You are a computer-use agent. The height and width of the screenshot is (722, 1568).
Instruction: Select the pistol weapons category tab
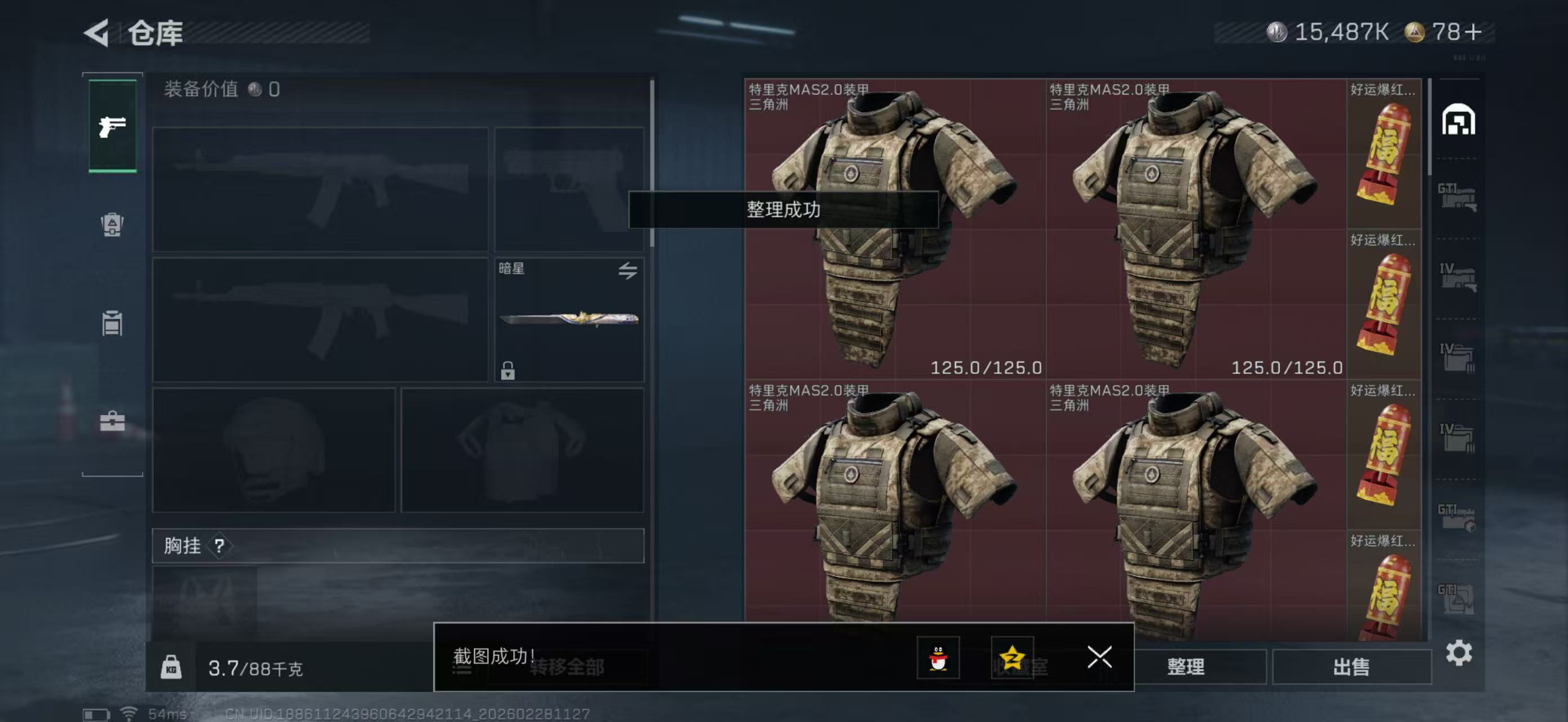pos(112,125)
